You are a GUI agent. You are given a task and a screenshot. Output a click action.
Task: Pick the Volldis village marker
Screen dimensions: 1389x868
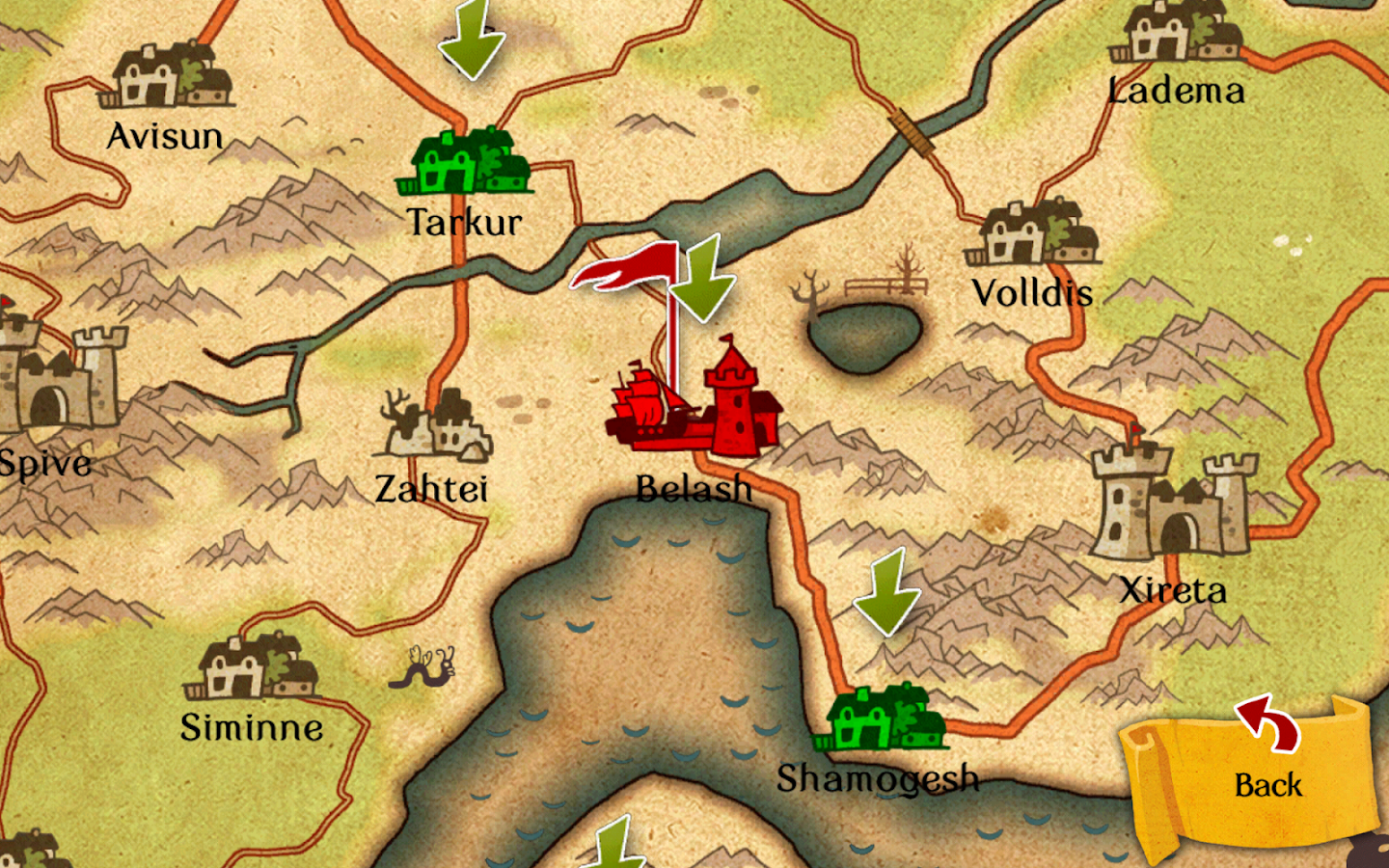1034,234
